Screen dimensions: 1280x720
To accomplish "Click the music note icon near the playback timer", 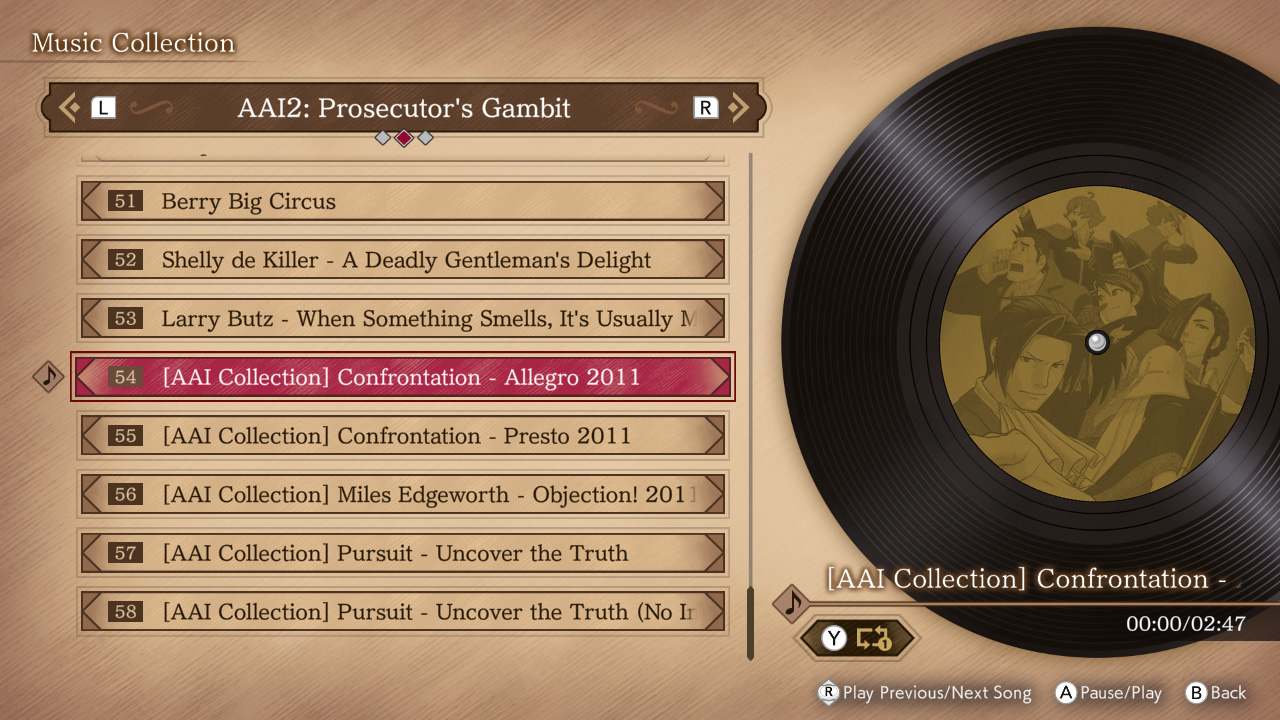I will point(793,604).
